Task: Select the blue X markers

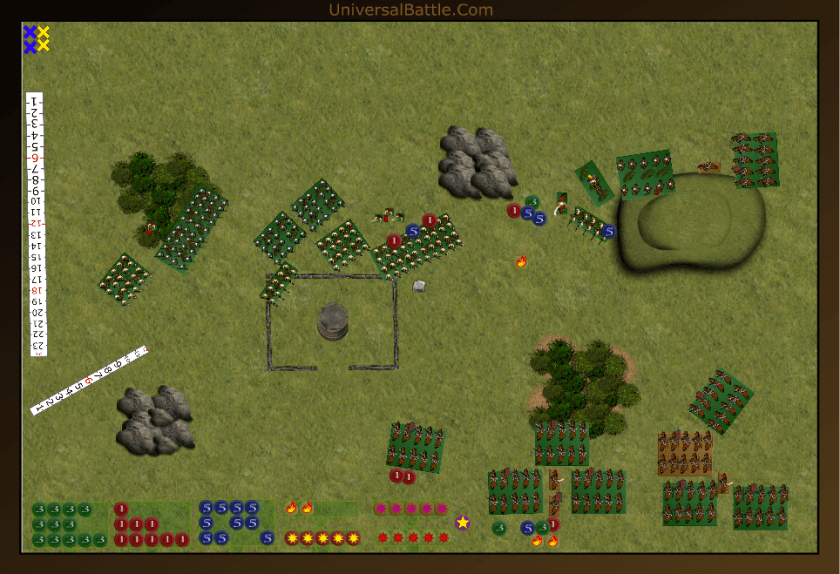Action: (x=30, y=39)
